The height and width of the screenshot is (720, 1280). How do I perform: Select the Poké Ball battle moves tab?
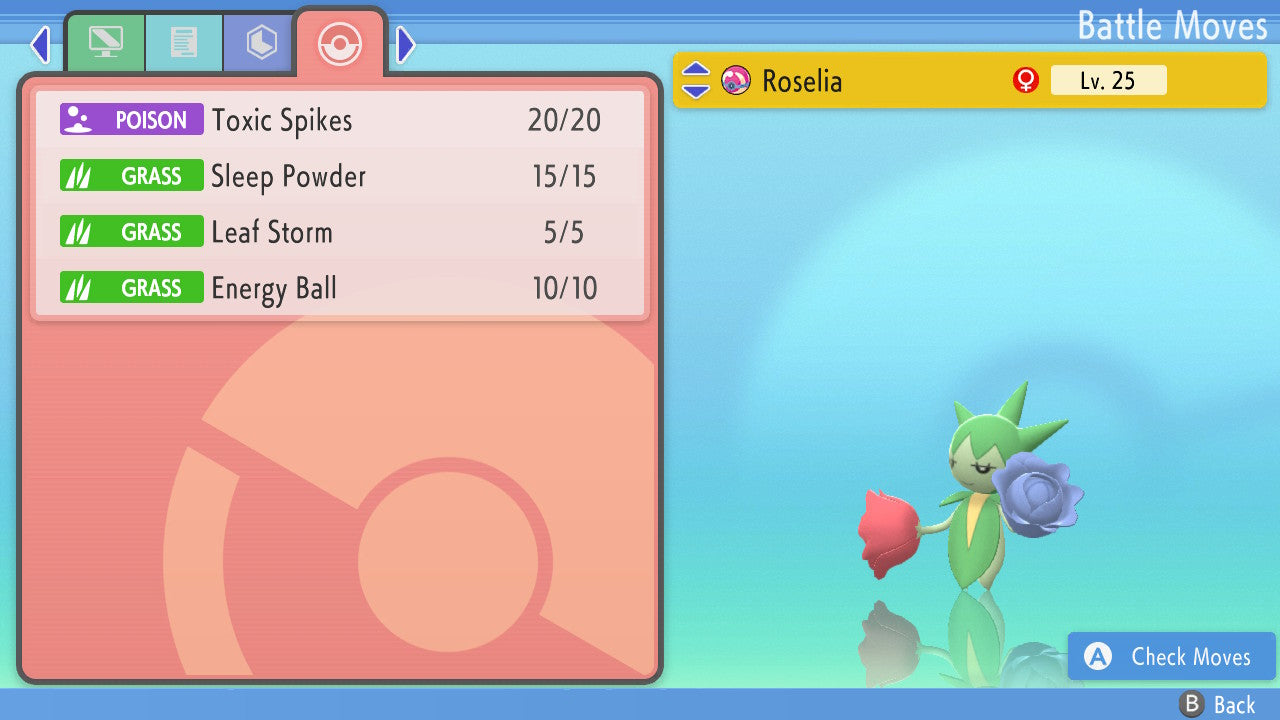(338, 44)
